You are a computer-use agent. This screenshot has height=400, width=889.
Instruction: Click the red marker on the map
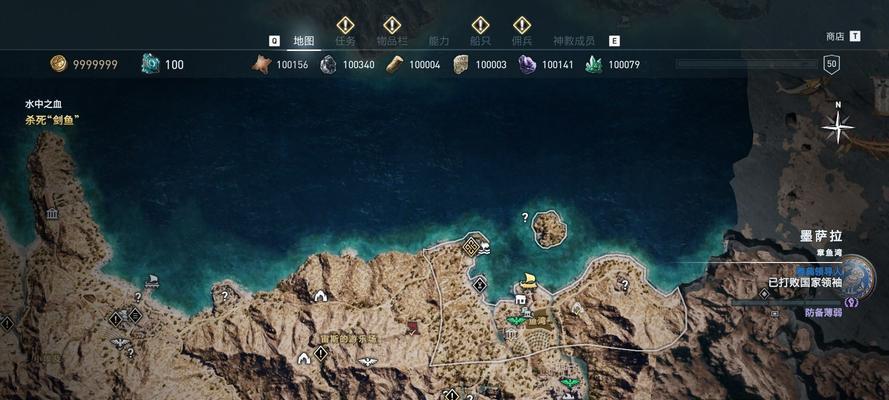[412, 327]
